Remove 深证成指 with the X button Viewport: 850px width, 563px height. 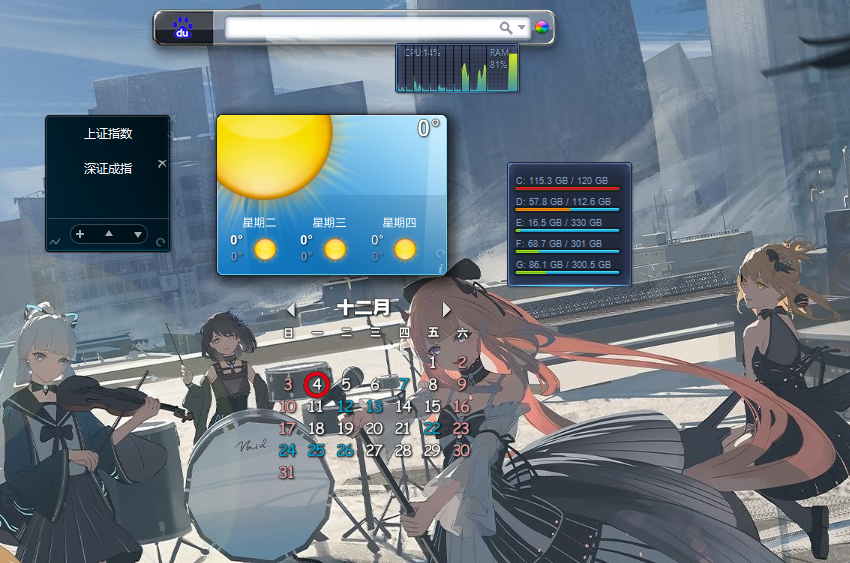tap(162, 162)
